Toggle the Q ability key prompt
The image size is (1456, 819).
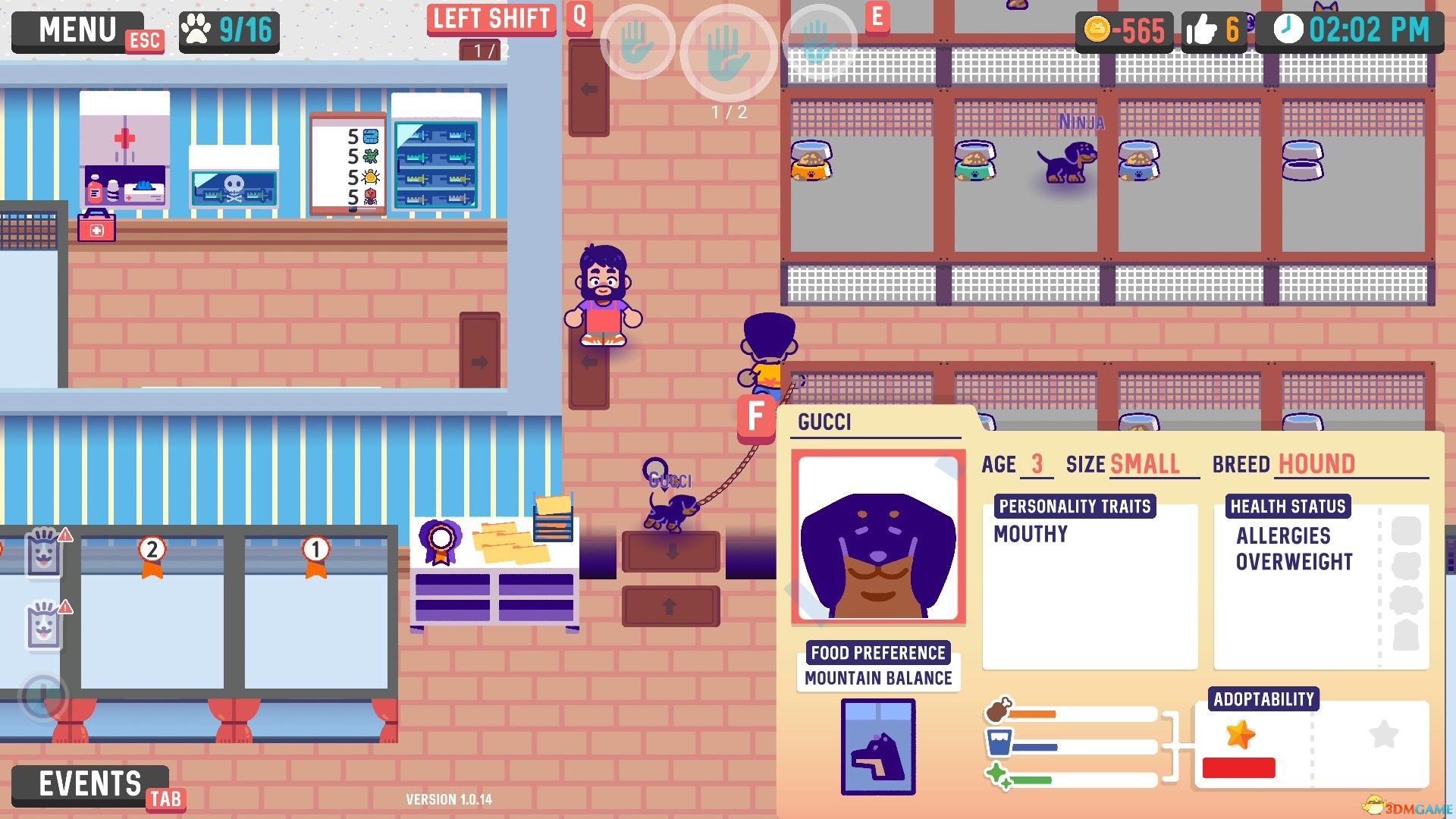pyautogui.click(x=579, y=18)
